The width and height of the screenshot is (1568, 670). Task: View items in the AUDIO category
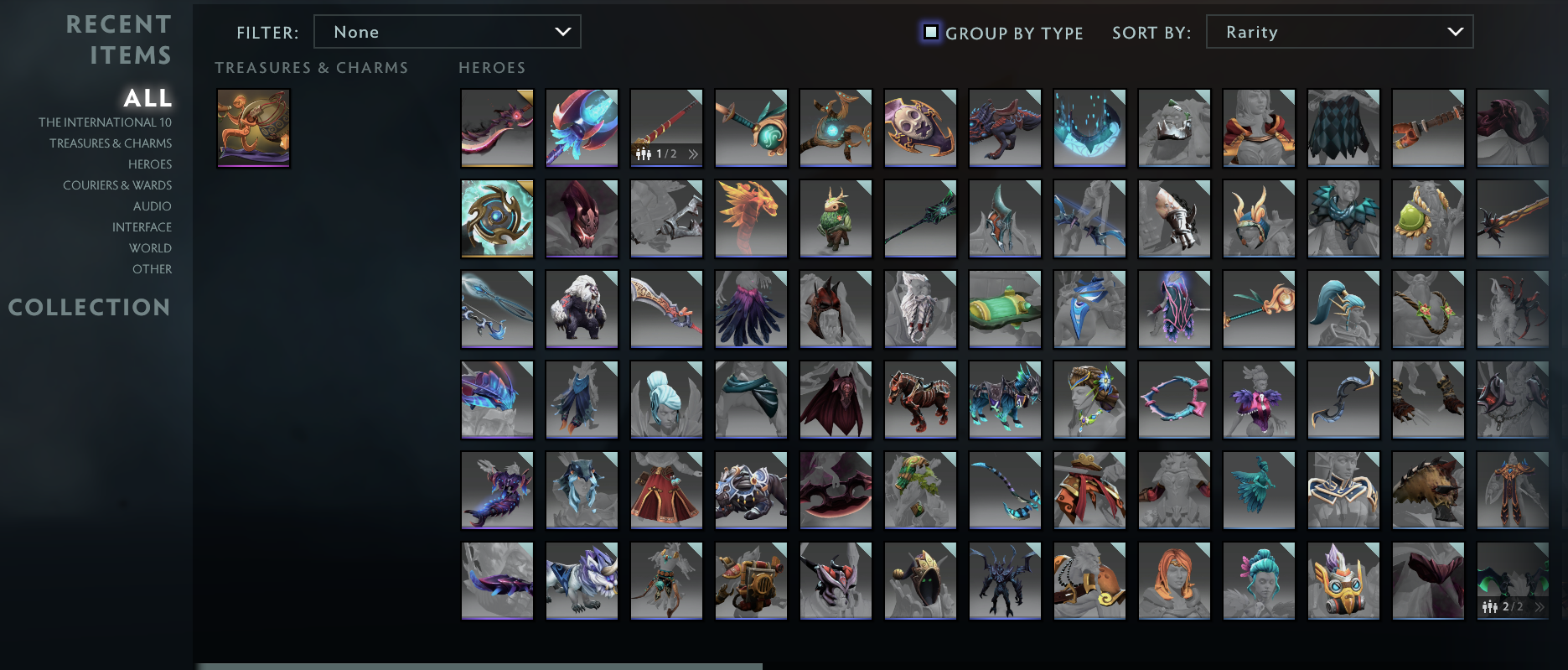point(153,205)
